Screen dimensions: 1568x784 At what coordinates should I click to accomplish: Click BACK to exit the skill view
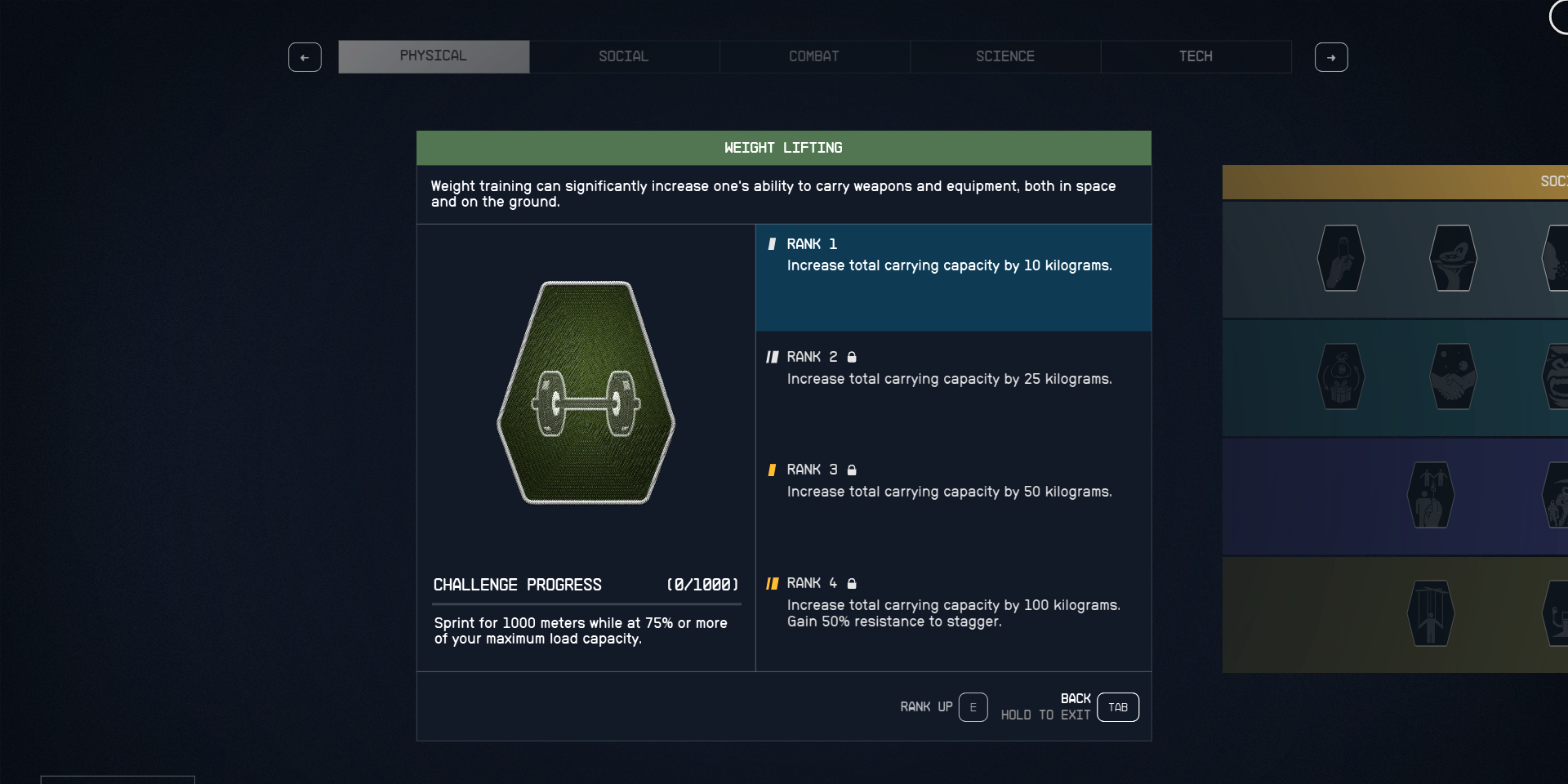(x=1117, y=707)
